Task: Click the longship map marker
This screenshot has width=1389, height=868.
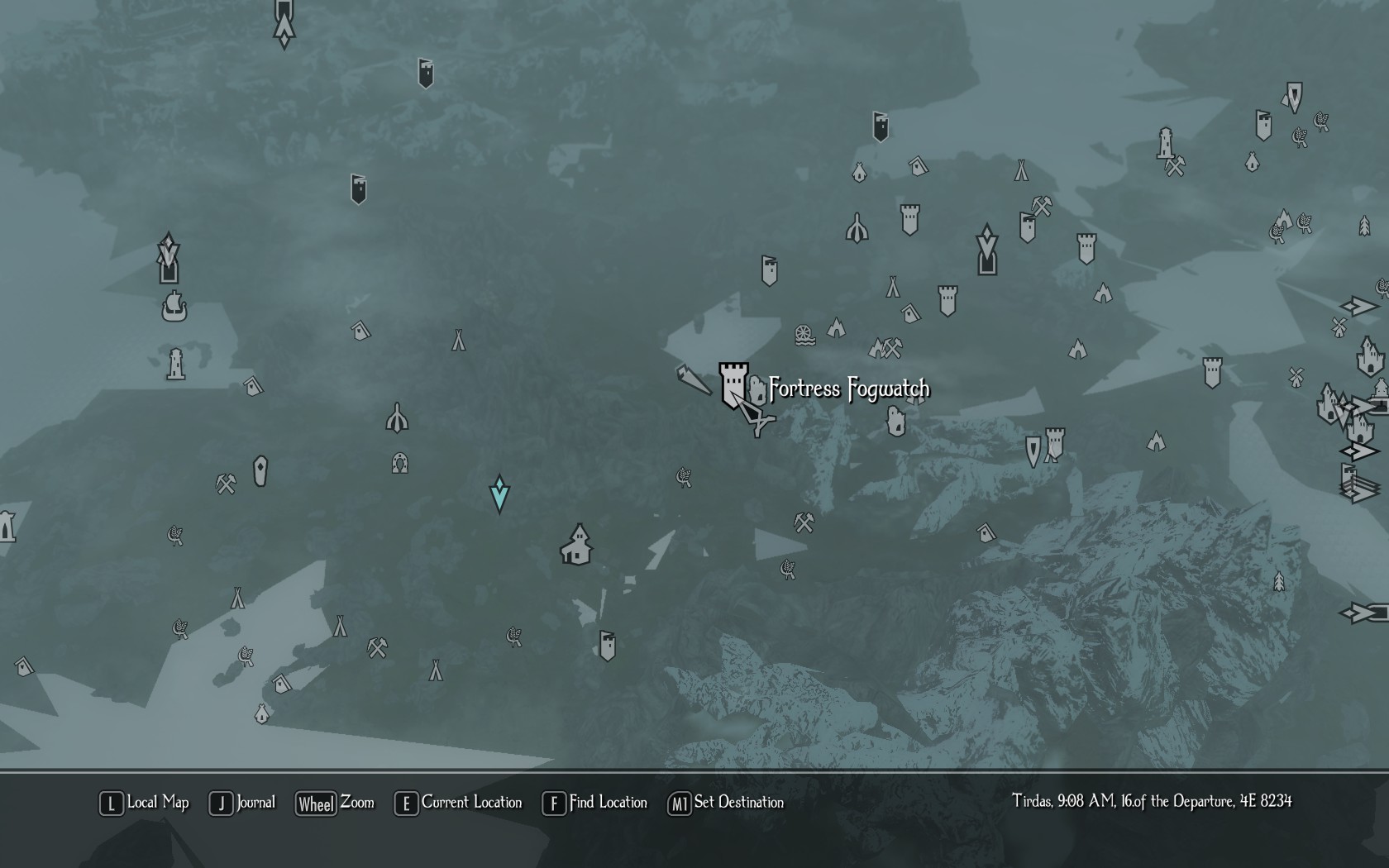Action: (x=174, y=308)
